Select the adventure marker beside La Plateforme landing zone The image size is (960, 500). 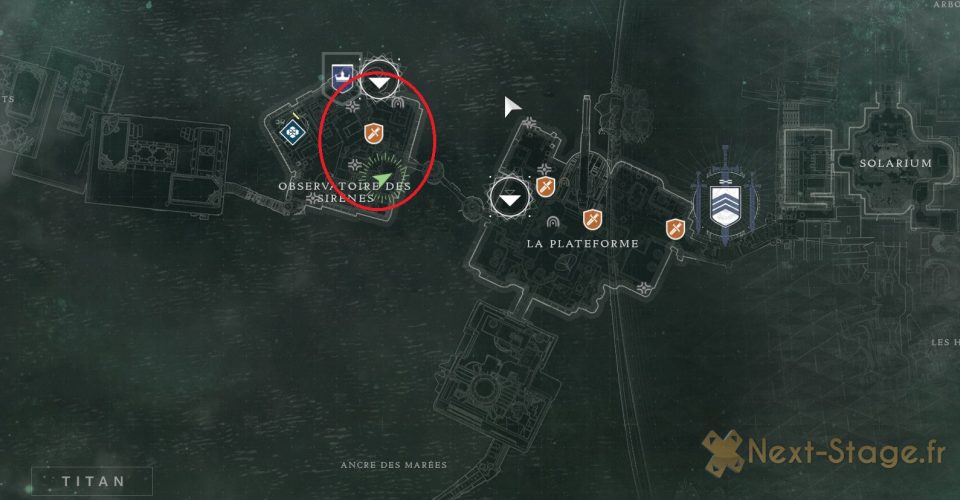(545, 187)
